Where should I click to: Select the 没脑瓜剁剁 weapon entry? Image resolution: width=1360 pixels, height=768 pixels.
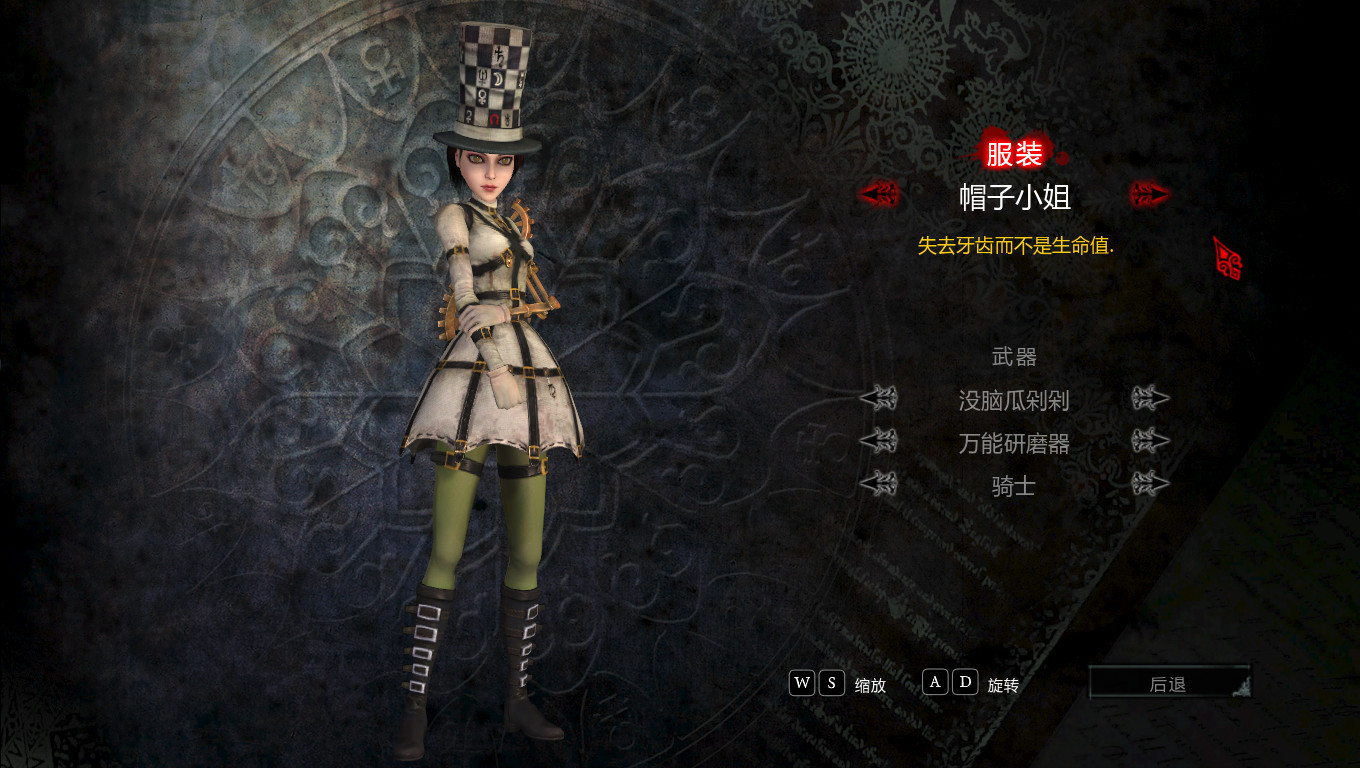[x=1014, y=401]
